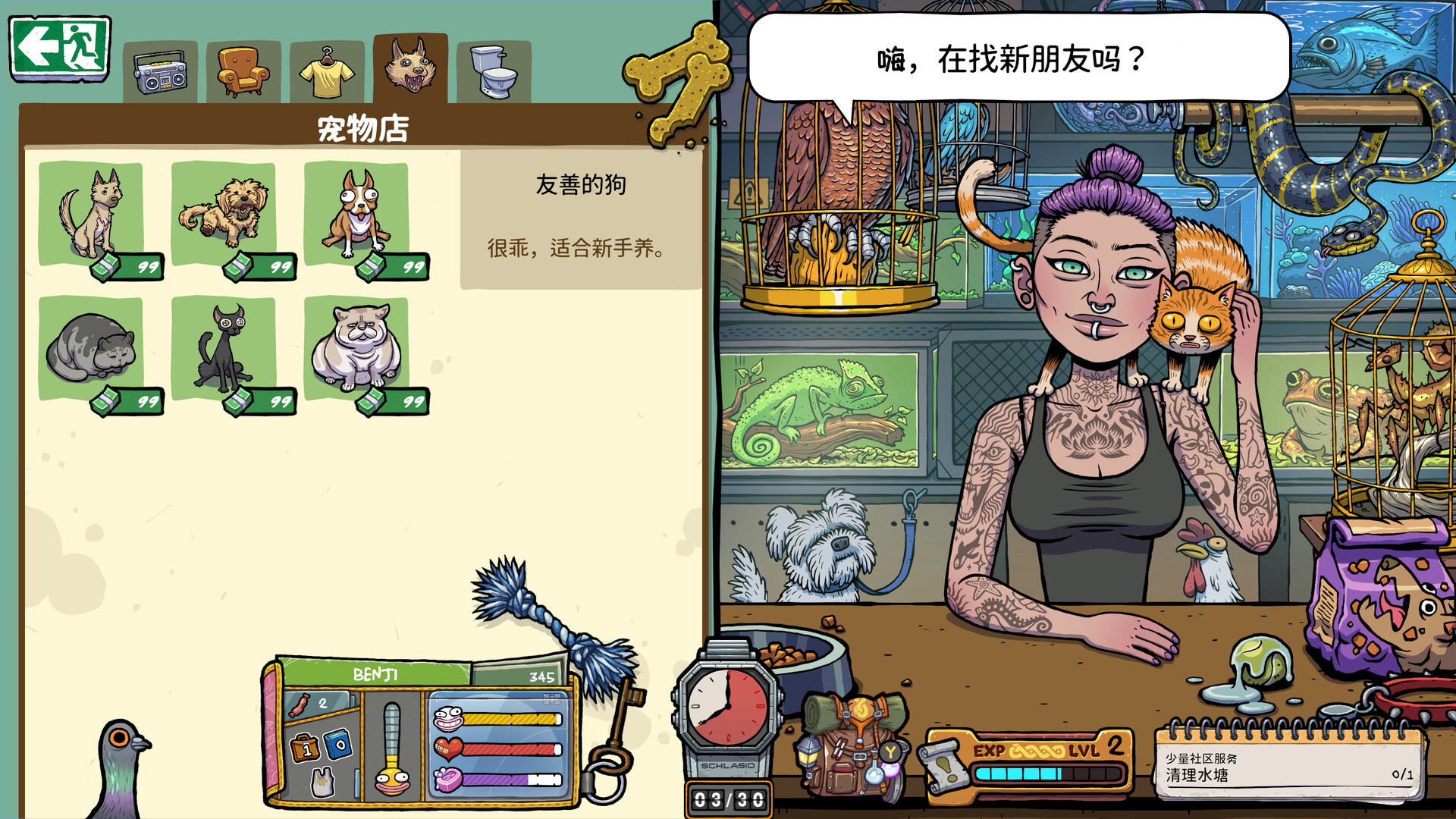Screen dimensions: 1456x819
Task: Select the toilet tab at the top
Action: [493, 70]
